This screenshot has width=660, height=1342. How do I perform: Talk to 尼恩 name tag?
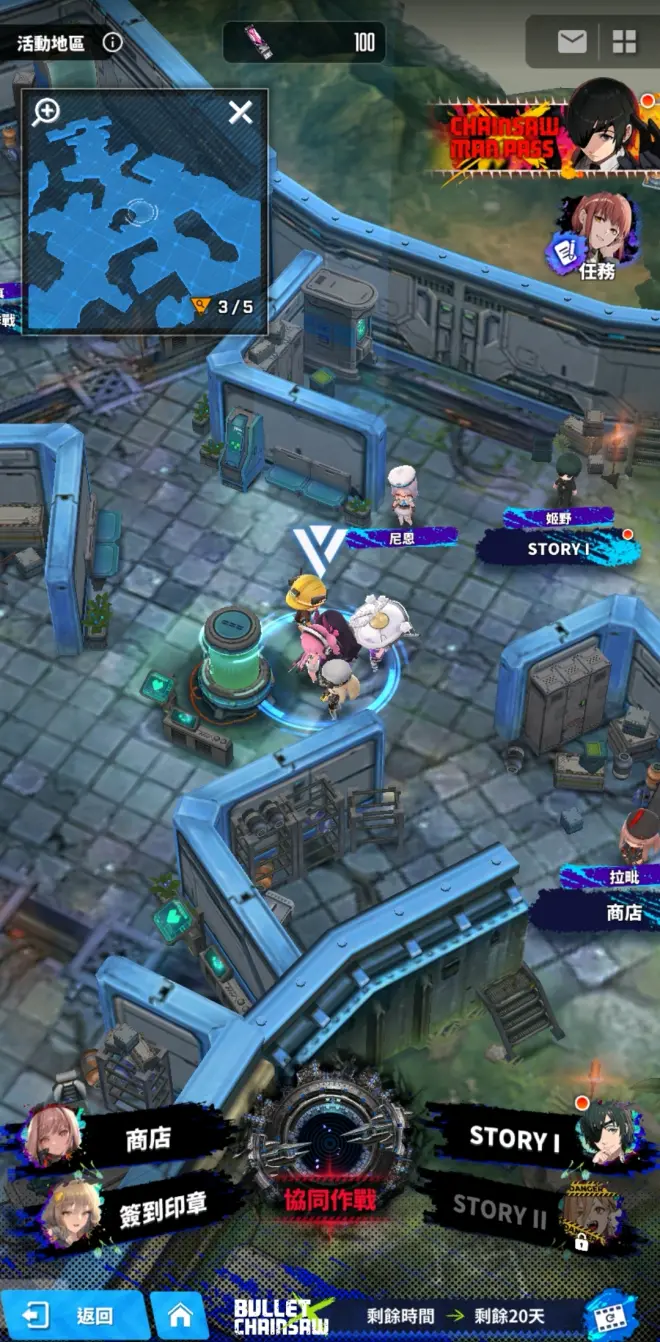click(x=402, y=537)
